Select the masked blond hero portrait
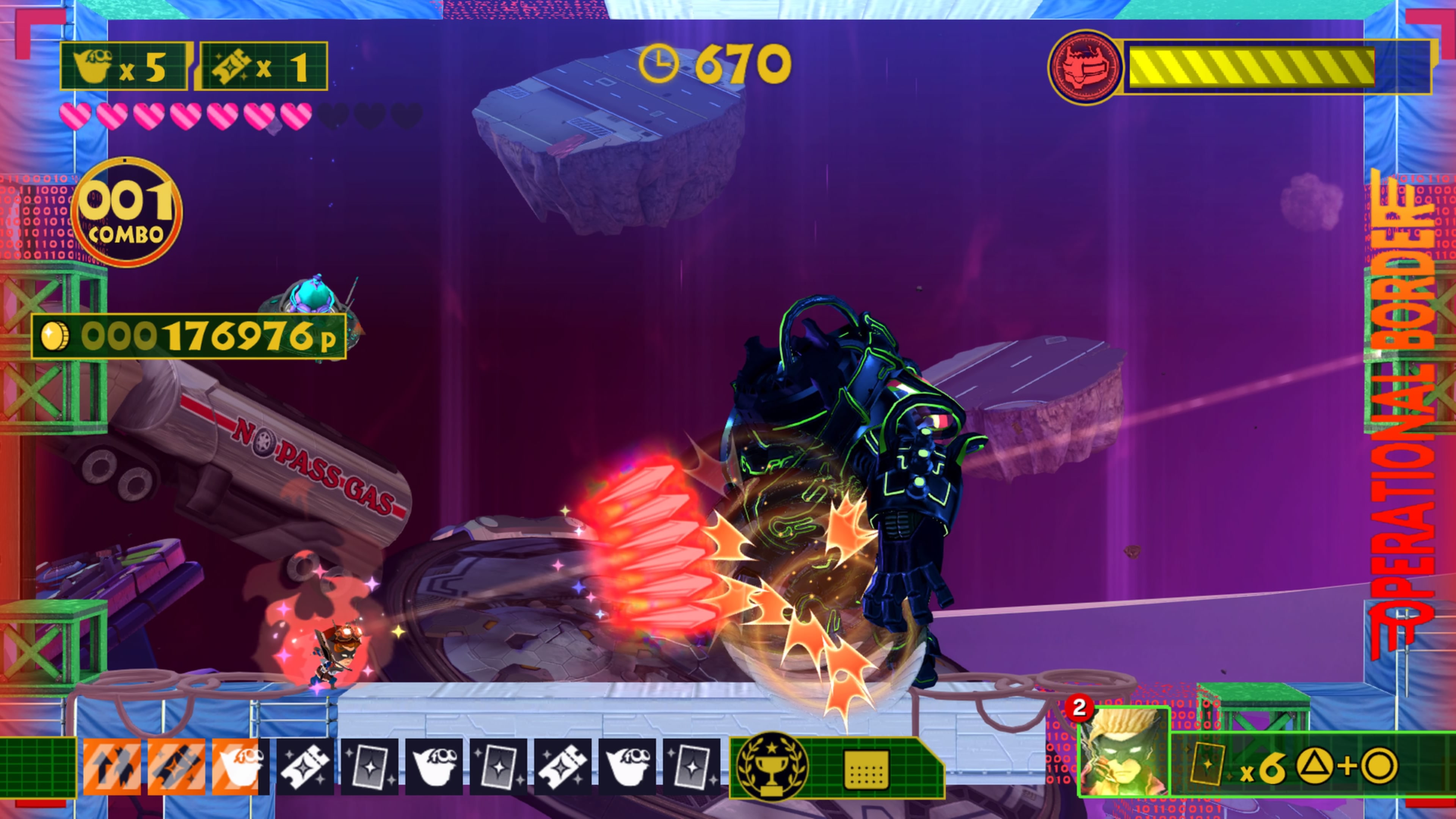The width and height of the screenshot is (1456, 819). pos(1123,752)
